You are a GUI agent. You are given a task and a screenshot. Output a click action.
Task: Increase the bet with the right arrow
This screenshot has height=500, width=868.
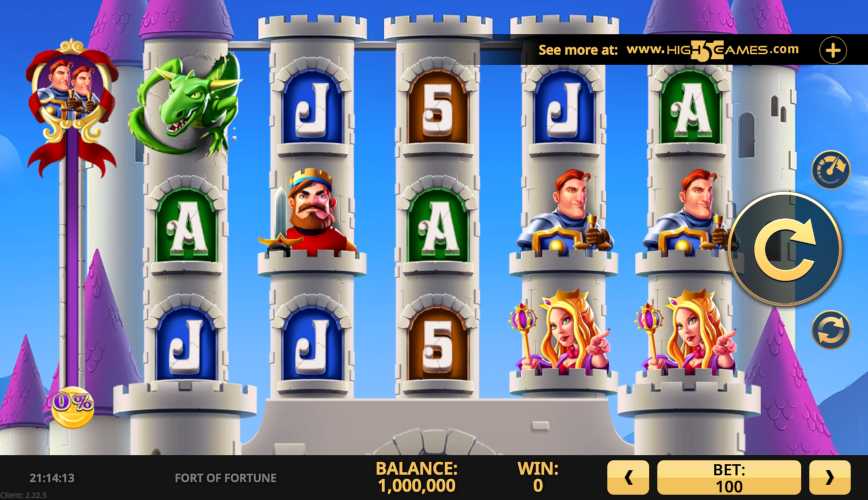pyautogui.click(x=829, y=477)
